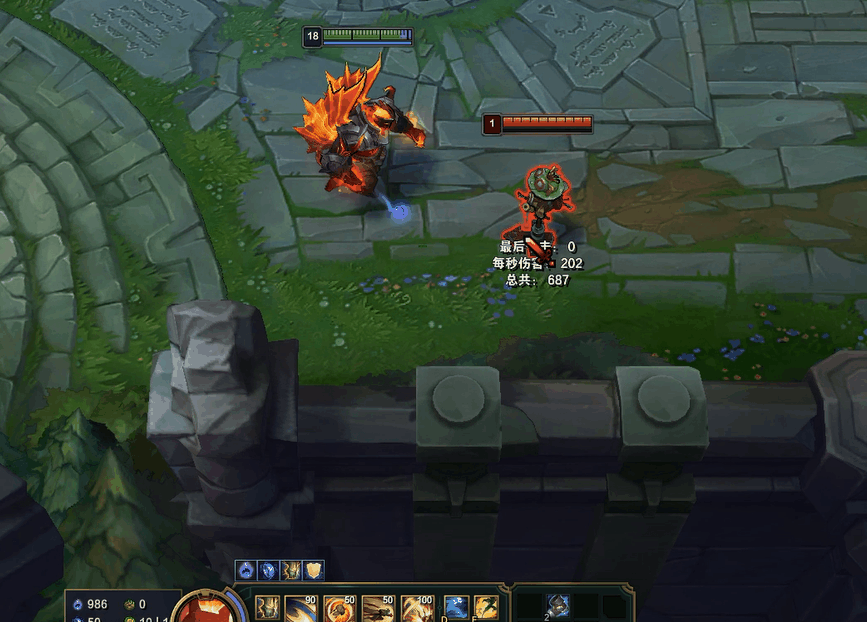Activate the W ability icon

point(339,609)
